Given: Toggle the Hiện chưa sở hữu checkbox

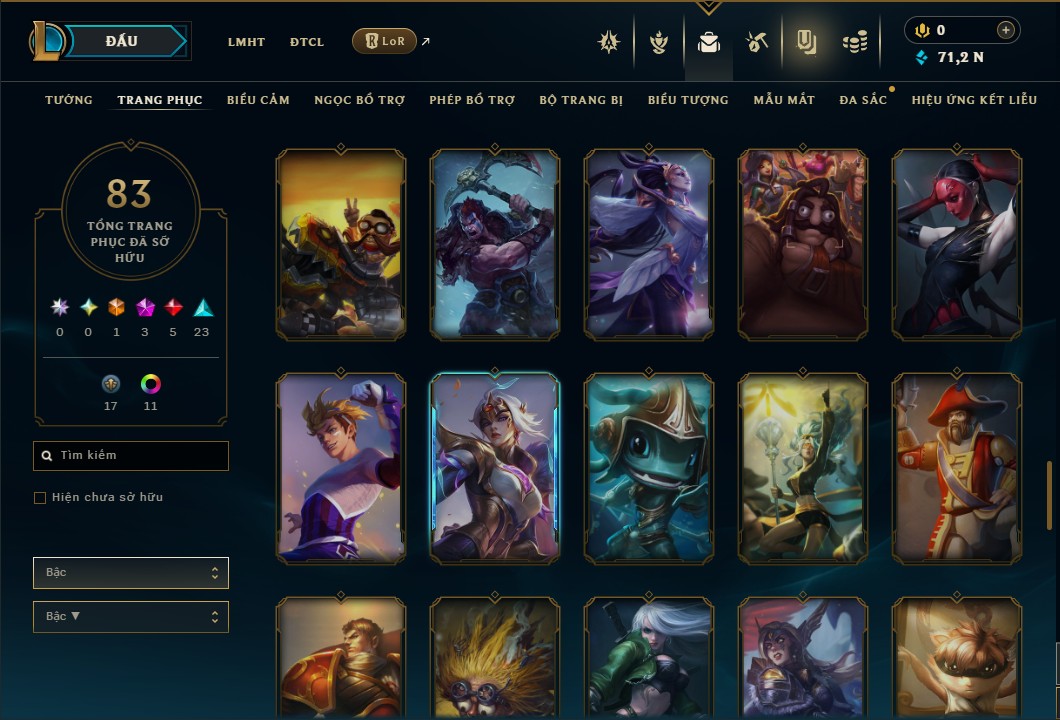Looking at the screenshot, I should coord(40,498).
